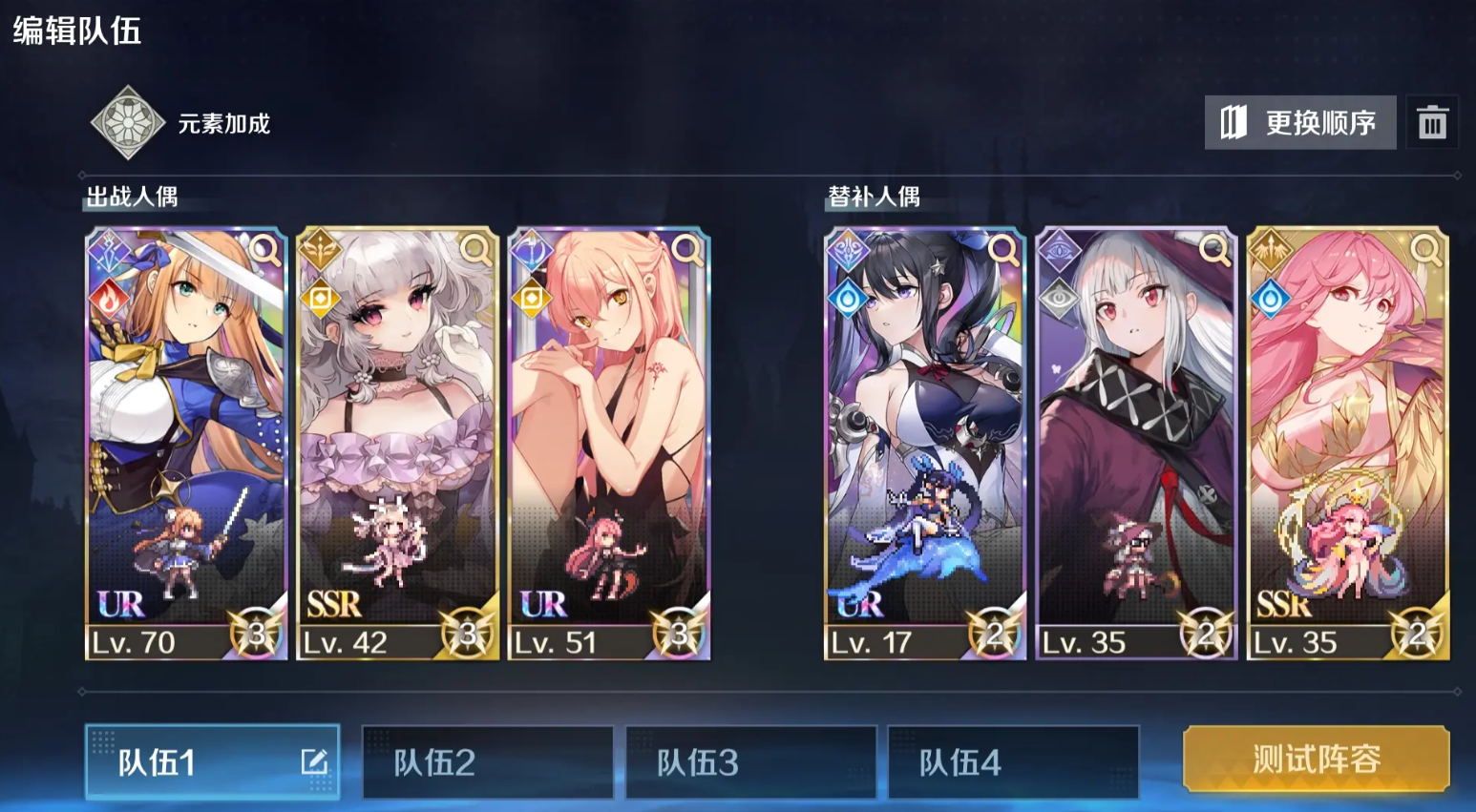Click the star rank badge on the Lv.51 card
1476x812 pixels.
(680, 632)
